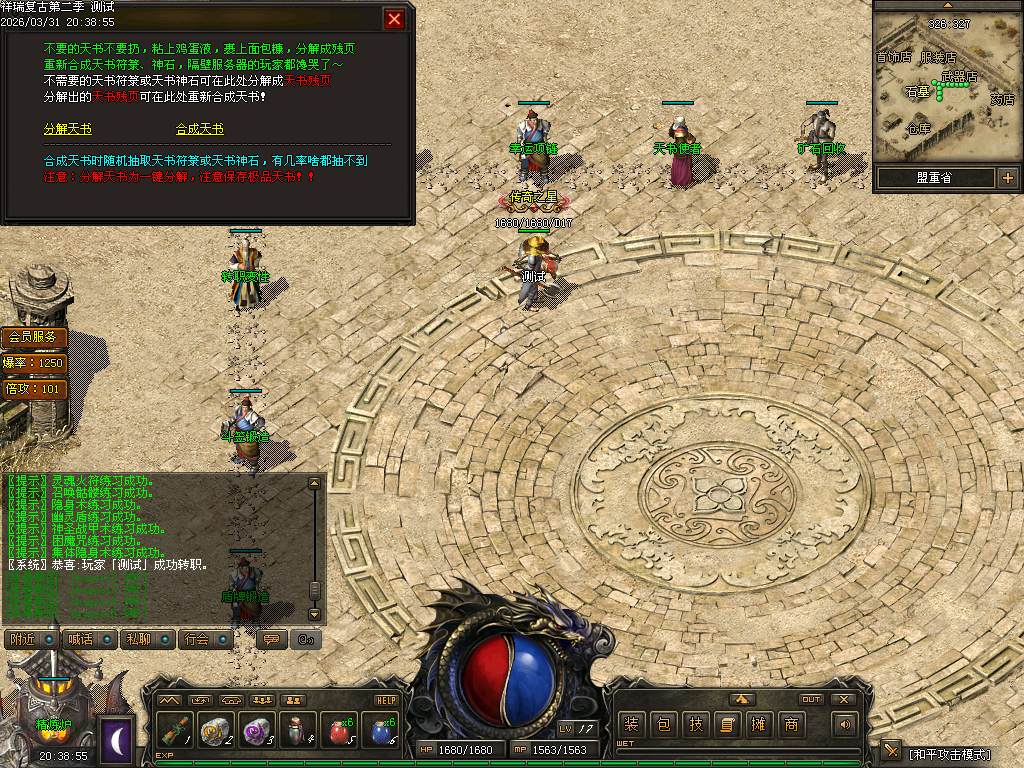Image resolution: width=1024 pixels, height=768 pixels.
Task: Open the 会员服务 member service button
Action: pos(34,338)
